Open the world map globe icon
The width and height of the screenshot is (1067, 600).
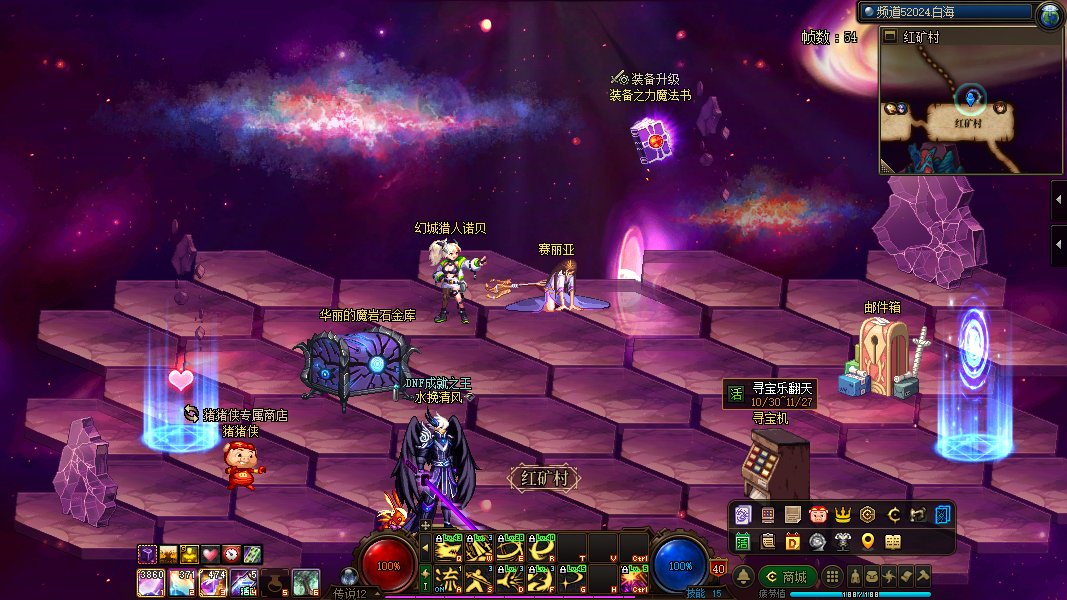pyautogui.click(x=1049, y=14)
